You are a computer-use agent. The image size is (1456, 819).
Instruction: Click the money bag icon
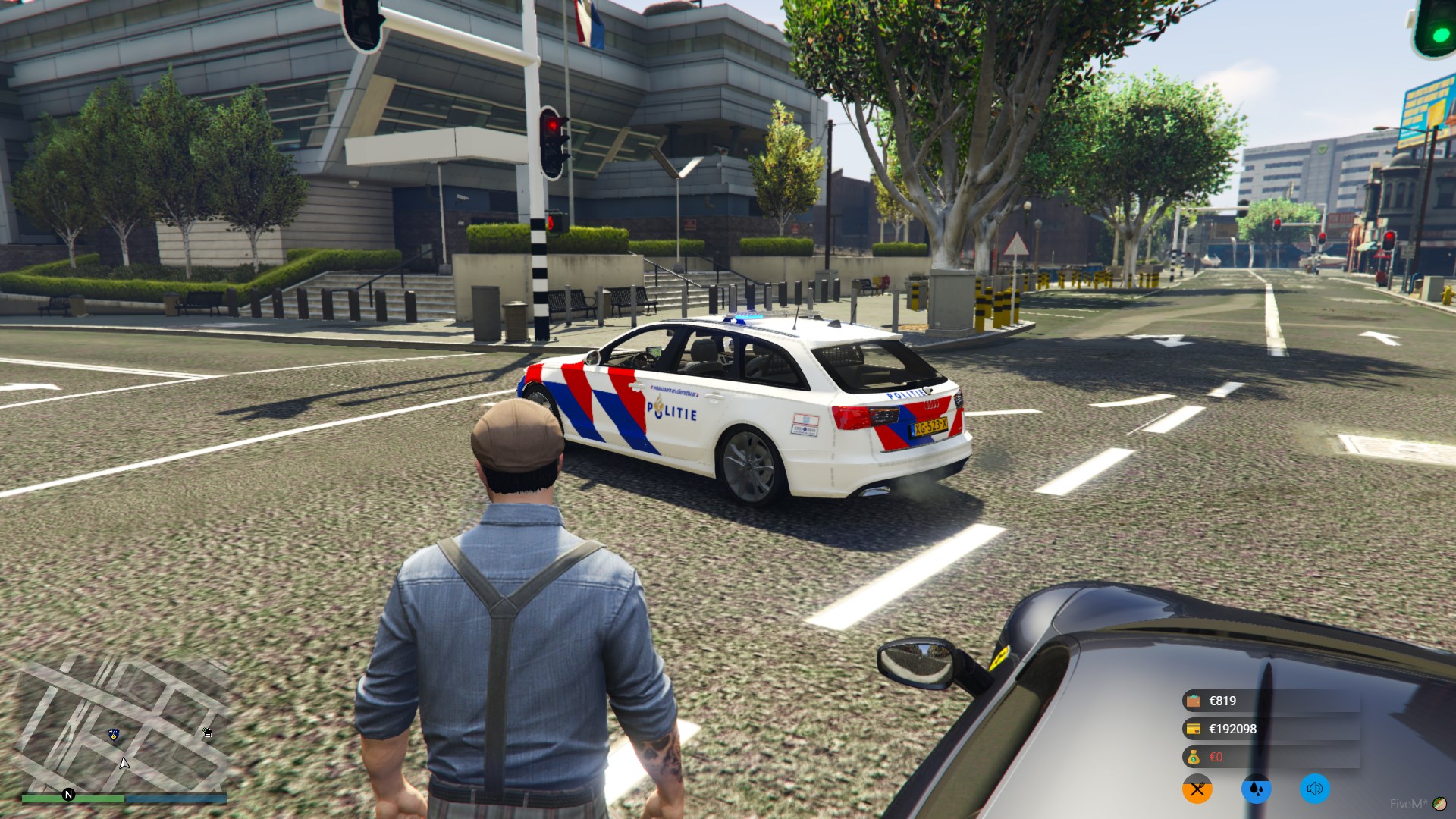click(1194, 757)
